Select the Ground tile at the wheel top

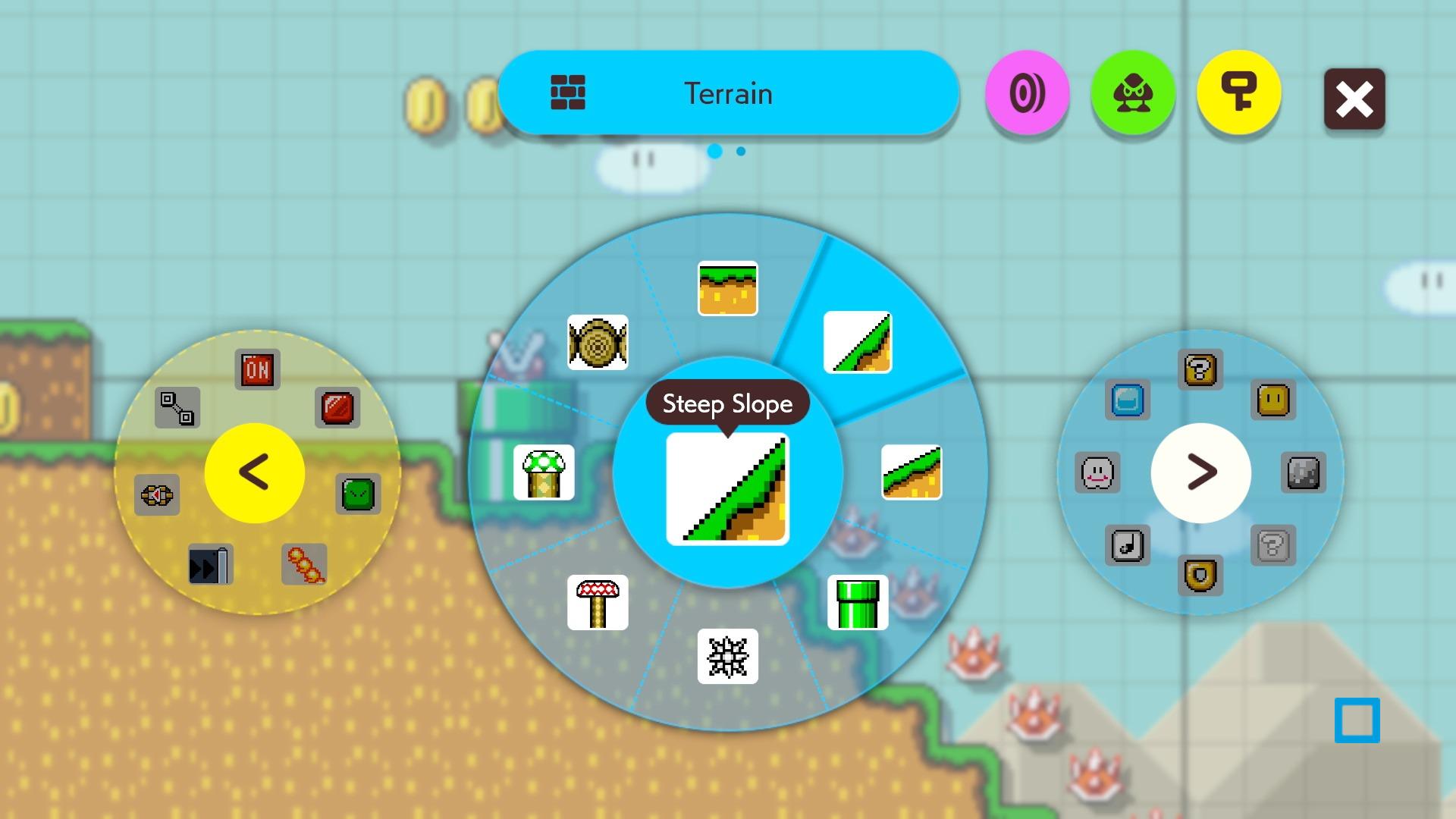tap(727, 287)
